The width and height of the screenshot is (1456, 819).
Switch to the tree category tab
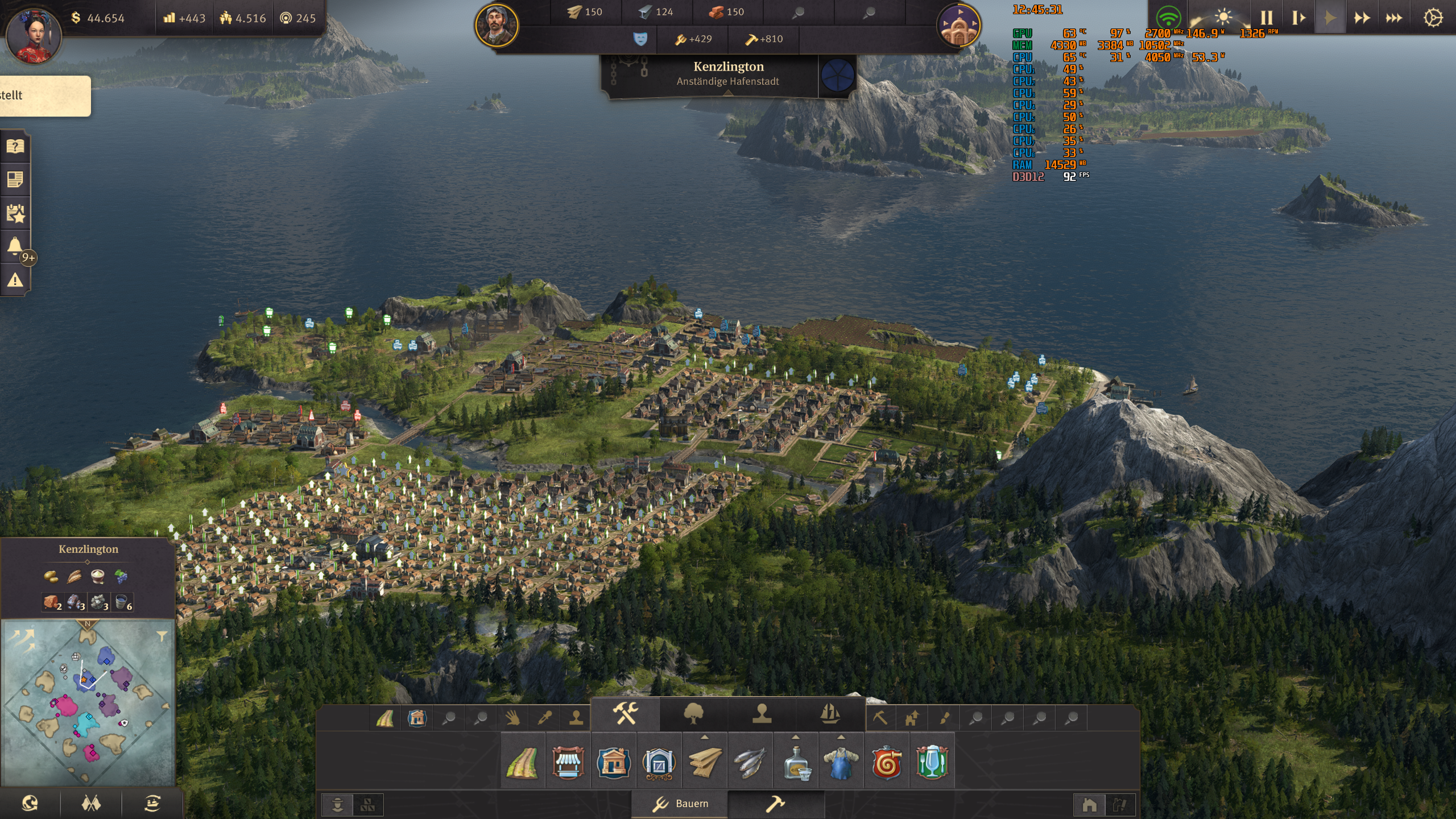[x=693, y=713]
